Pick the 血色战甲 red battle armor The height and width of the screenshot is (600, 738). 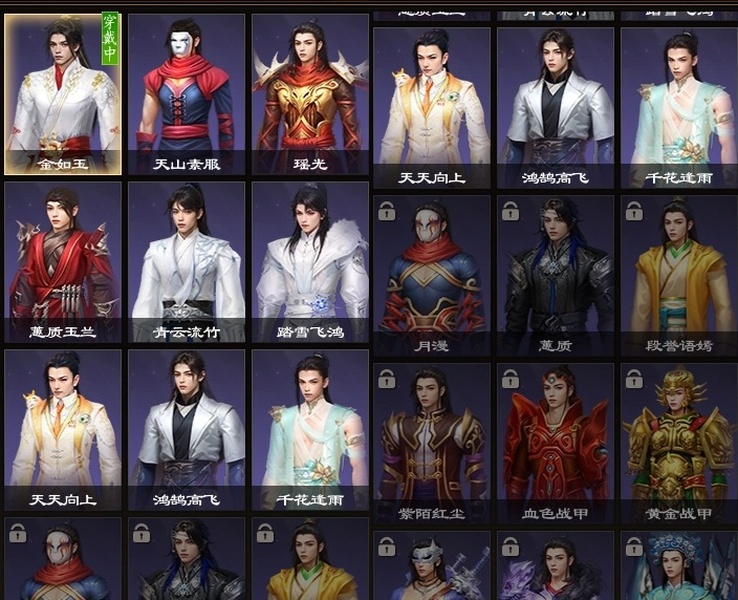tap(555, 443)
